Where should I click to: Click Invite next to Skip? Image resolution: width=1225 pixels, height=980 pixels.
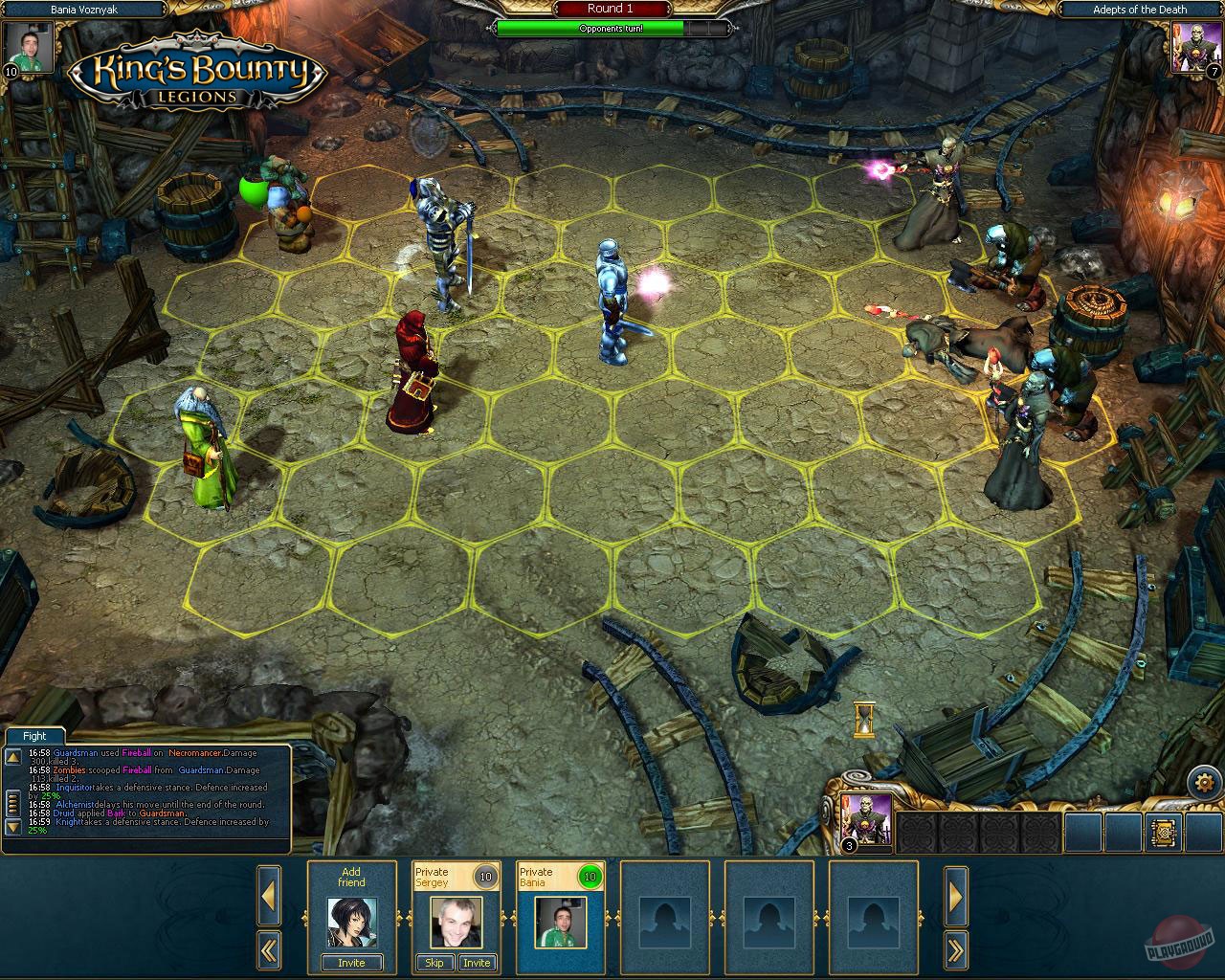(478, 963)
